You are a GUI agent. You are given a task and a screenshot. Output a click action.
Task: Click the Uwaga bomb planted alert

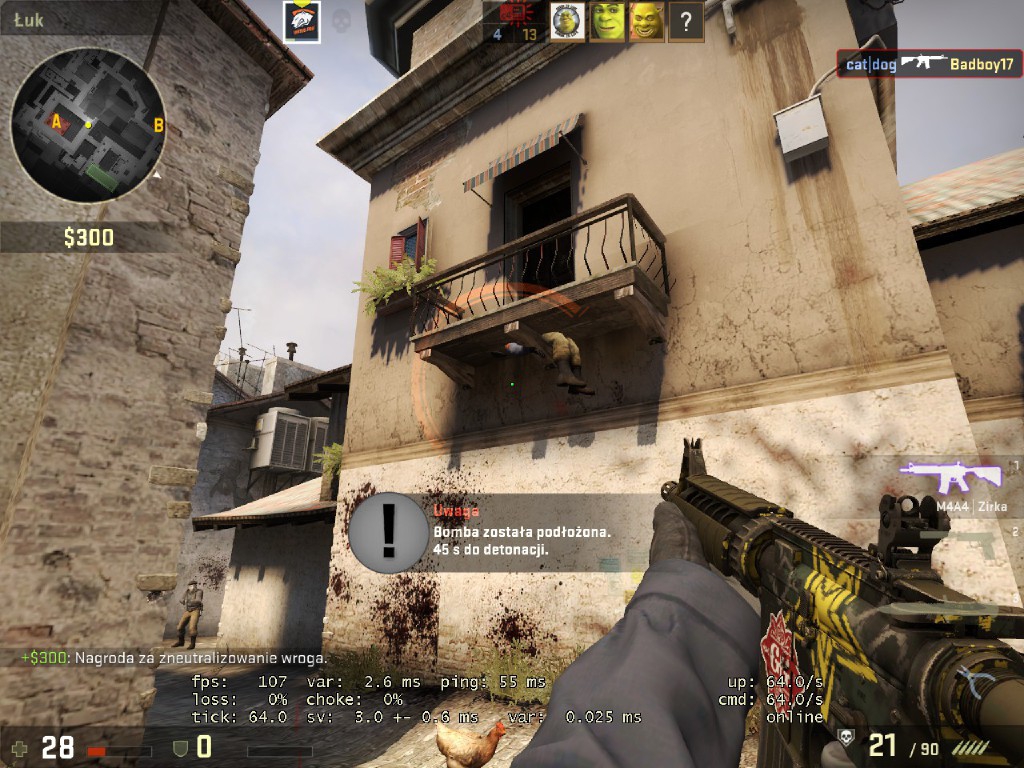490,531
